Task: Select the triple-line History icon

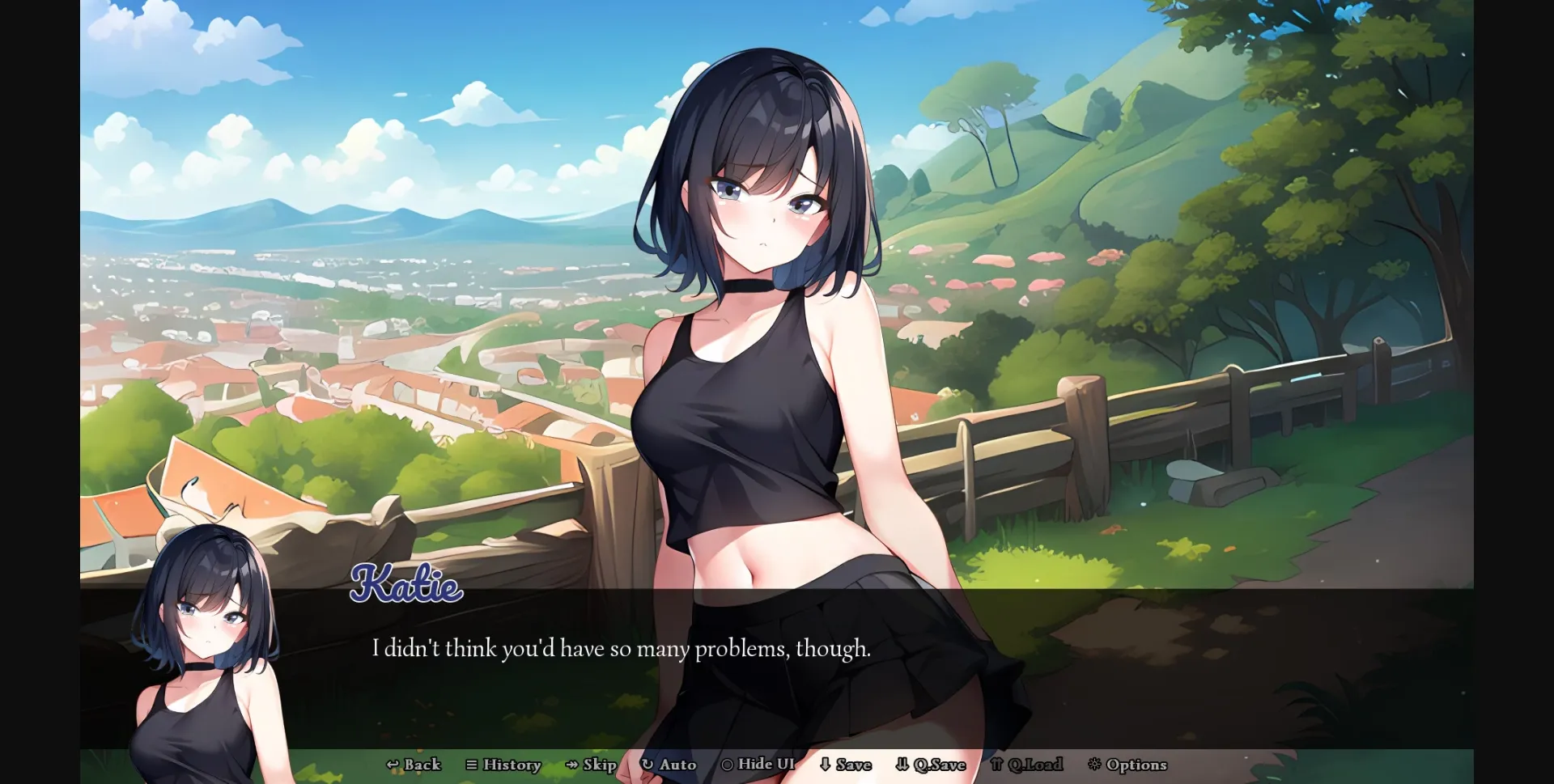Action: coord(471,764)
